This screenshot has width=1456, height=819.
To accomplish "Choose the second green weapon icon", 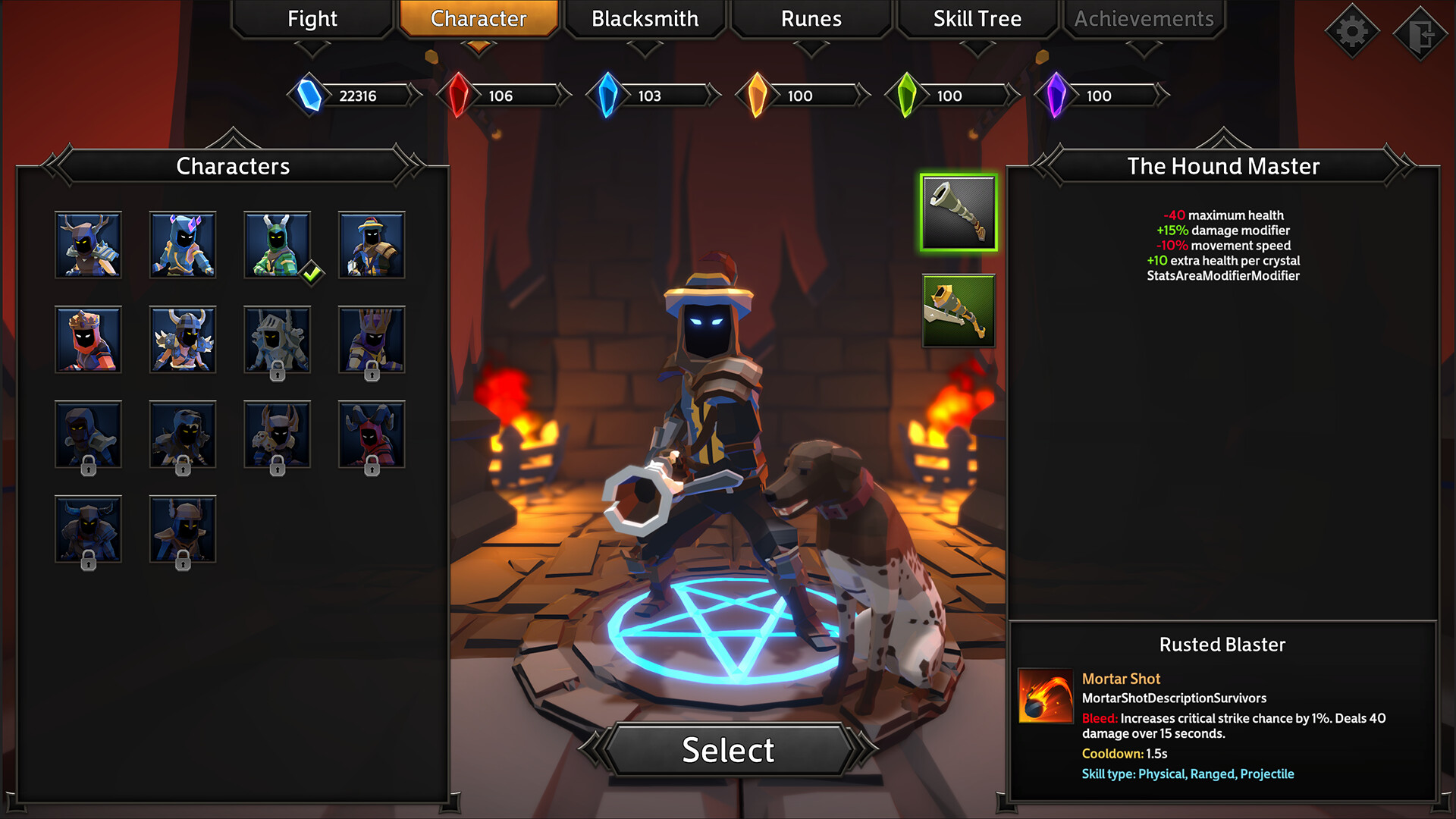I will click(x=959, y=310).
